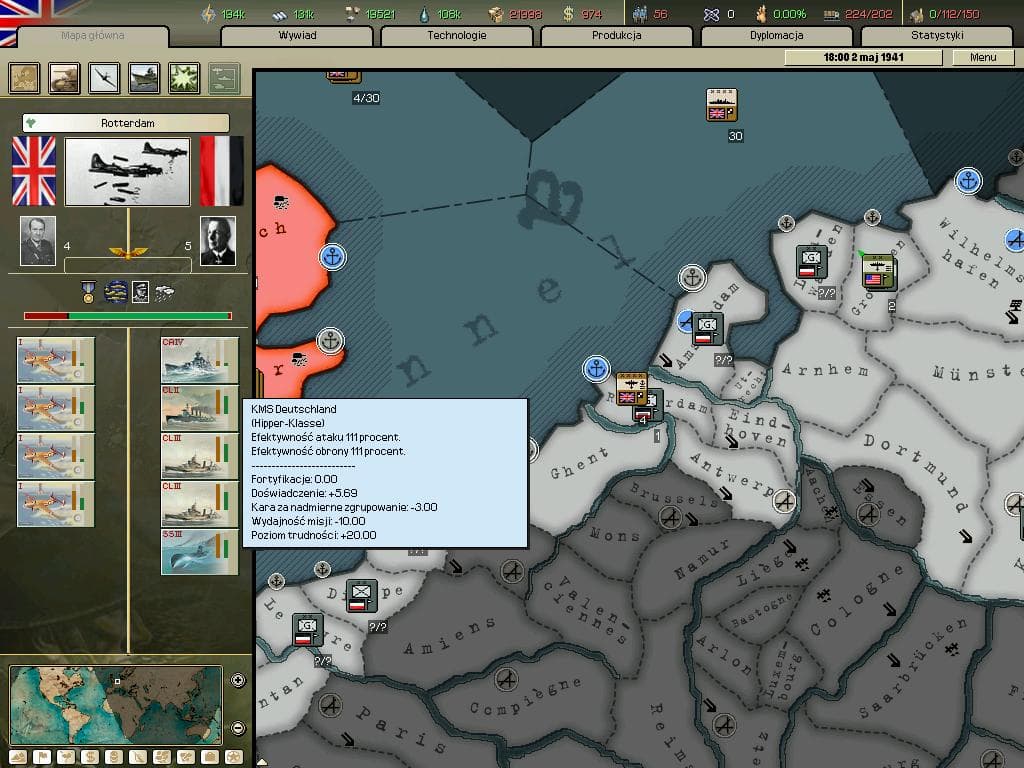Screen dimensions: 1024x768
Task: Open the green explosion battles icon
Action: [x=184, y=78]
